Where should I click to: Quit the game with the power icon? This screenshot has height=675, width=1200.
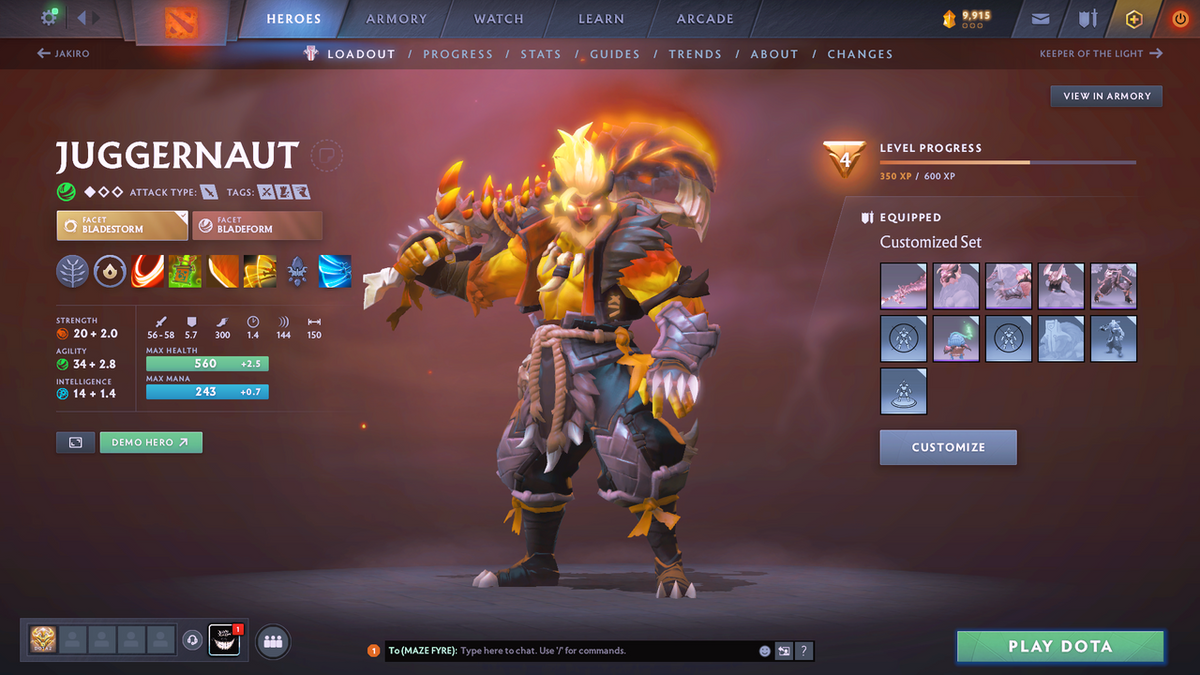pyautogui.click(x=1179, y=19)
